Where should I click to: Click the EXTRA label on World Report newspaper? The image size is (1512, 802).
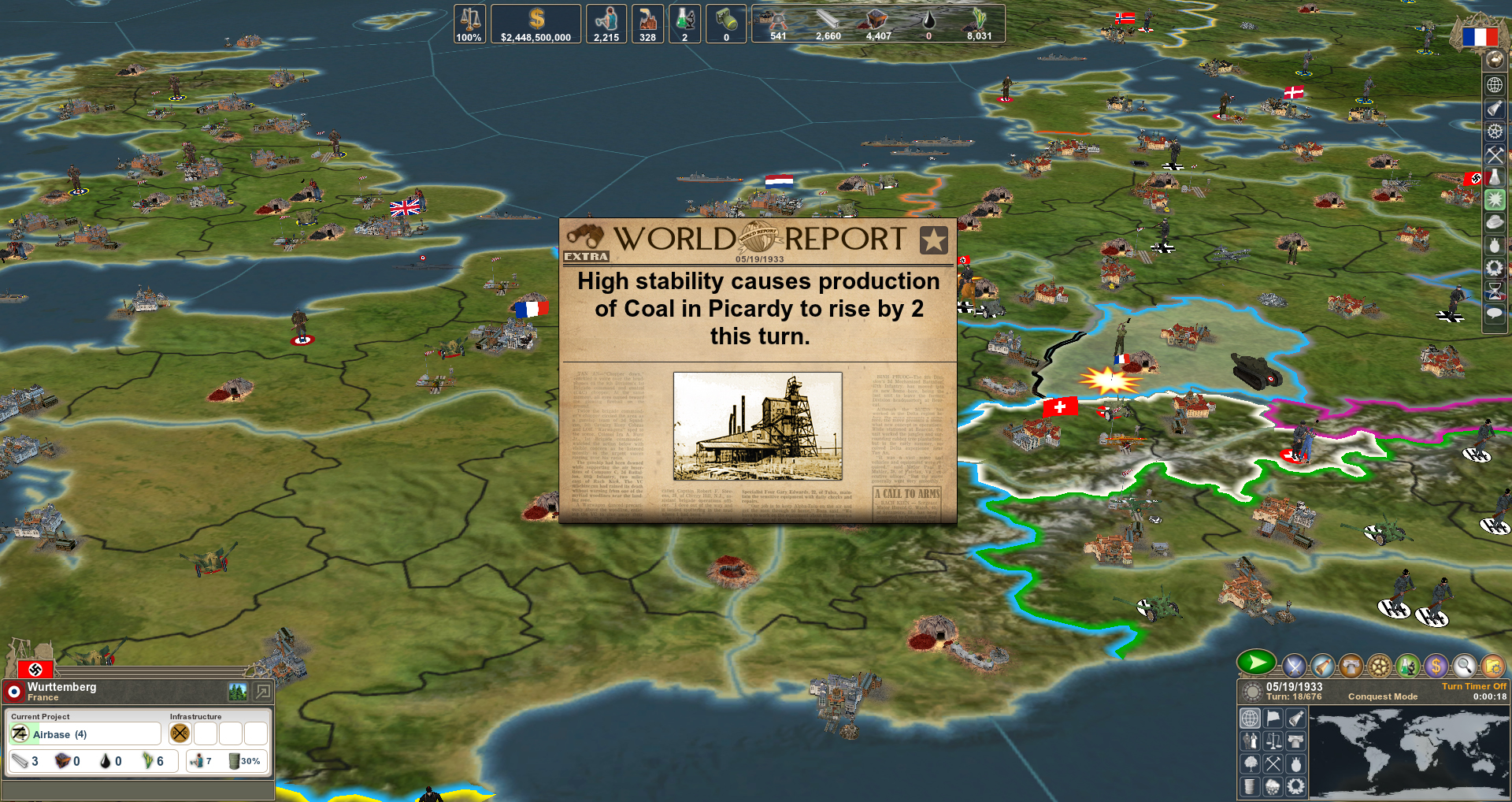(586, 257)
